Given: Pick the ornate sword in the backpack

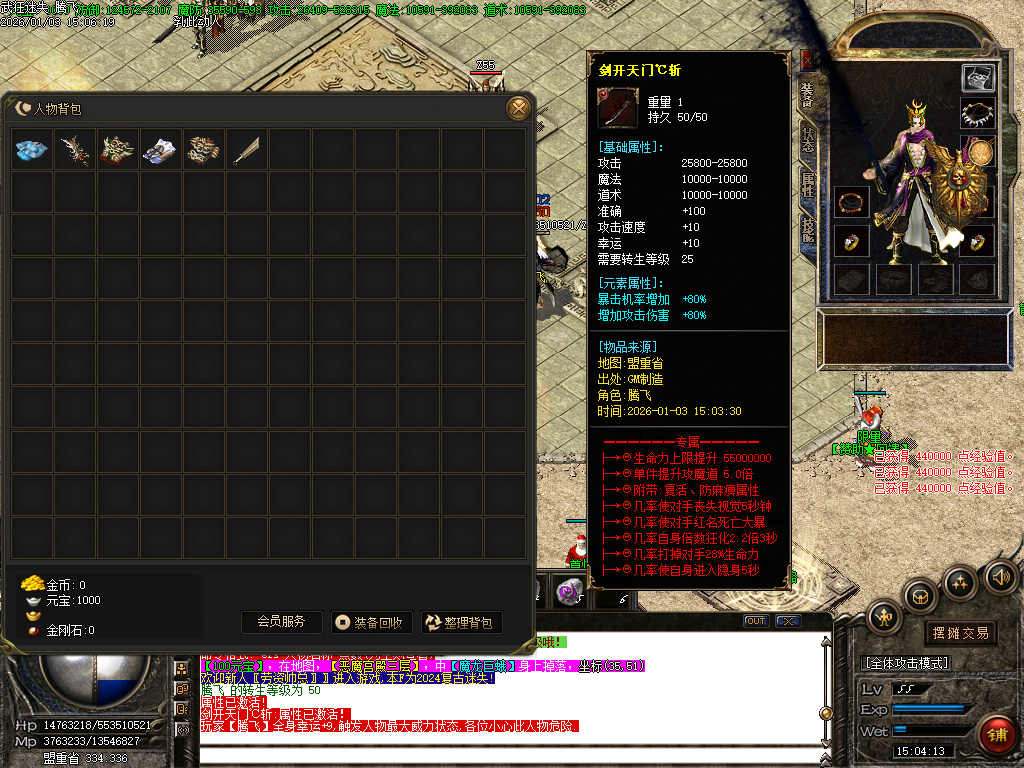Looking at the screenshot, I should (x=76, y=150).
